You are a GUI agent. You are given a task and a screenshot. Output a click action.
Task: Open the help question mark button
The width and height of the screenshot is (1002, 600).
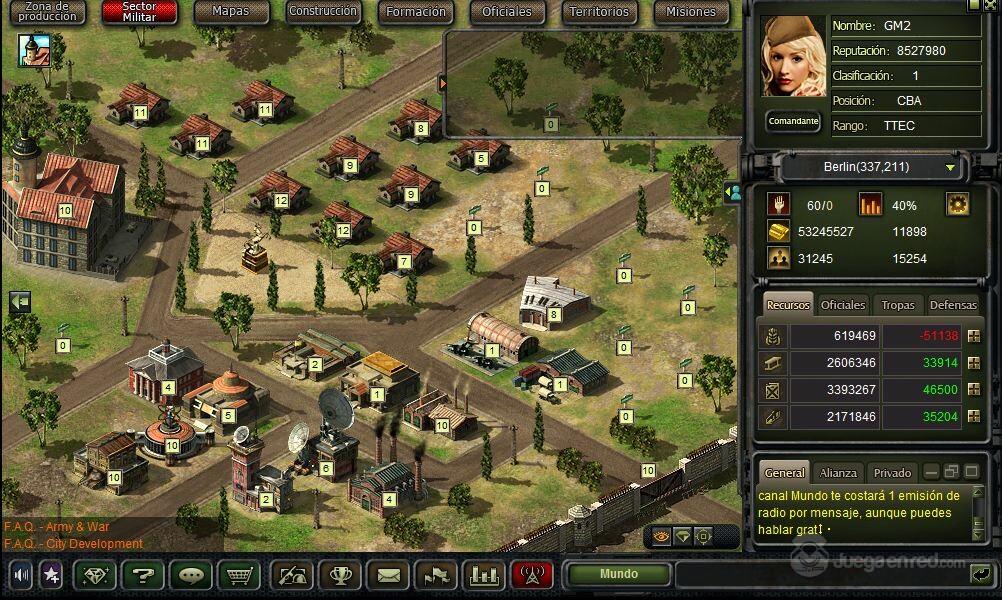pyautogui.click(x=142, y=575)
